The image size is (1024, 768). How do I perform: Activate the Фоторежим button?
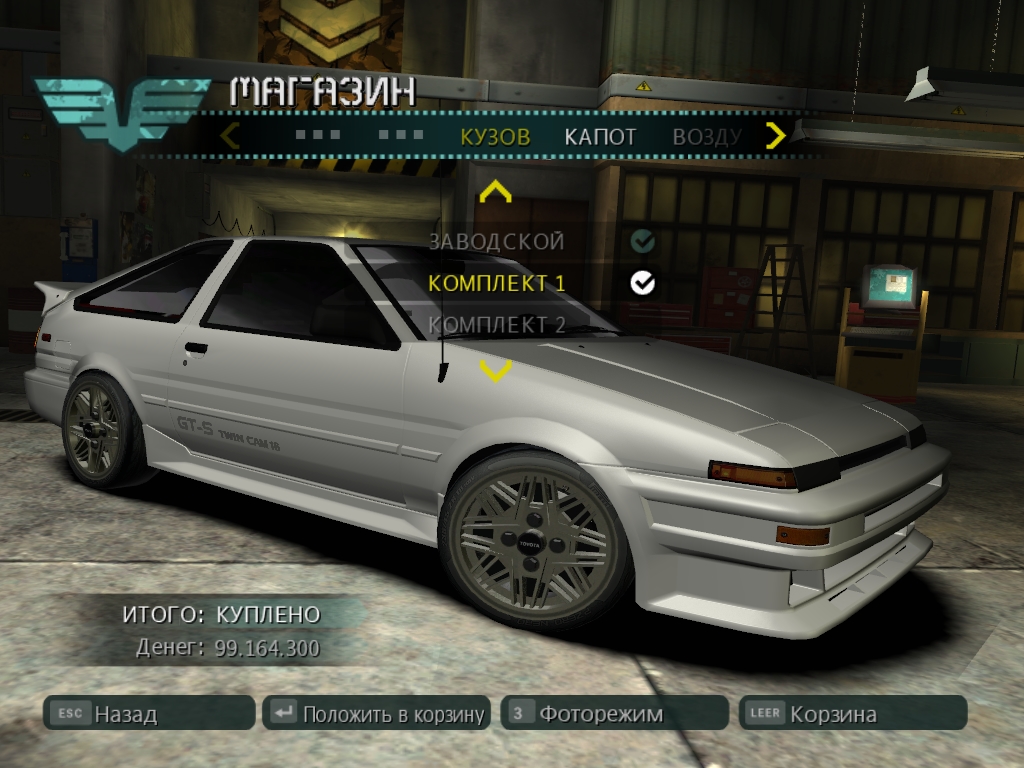(x=614, y=714)
